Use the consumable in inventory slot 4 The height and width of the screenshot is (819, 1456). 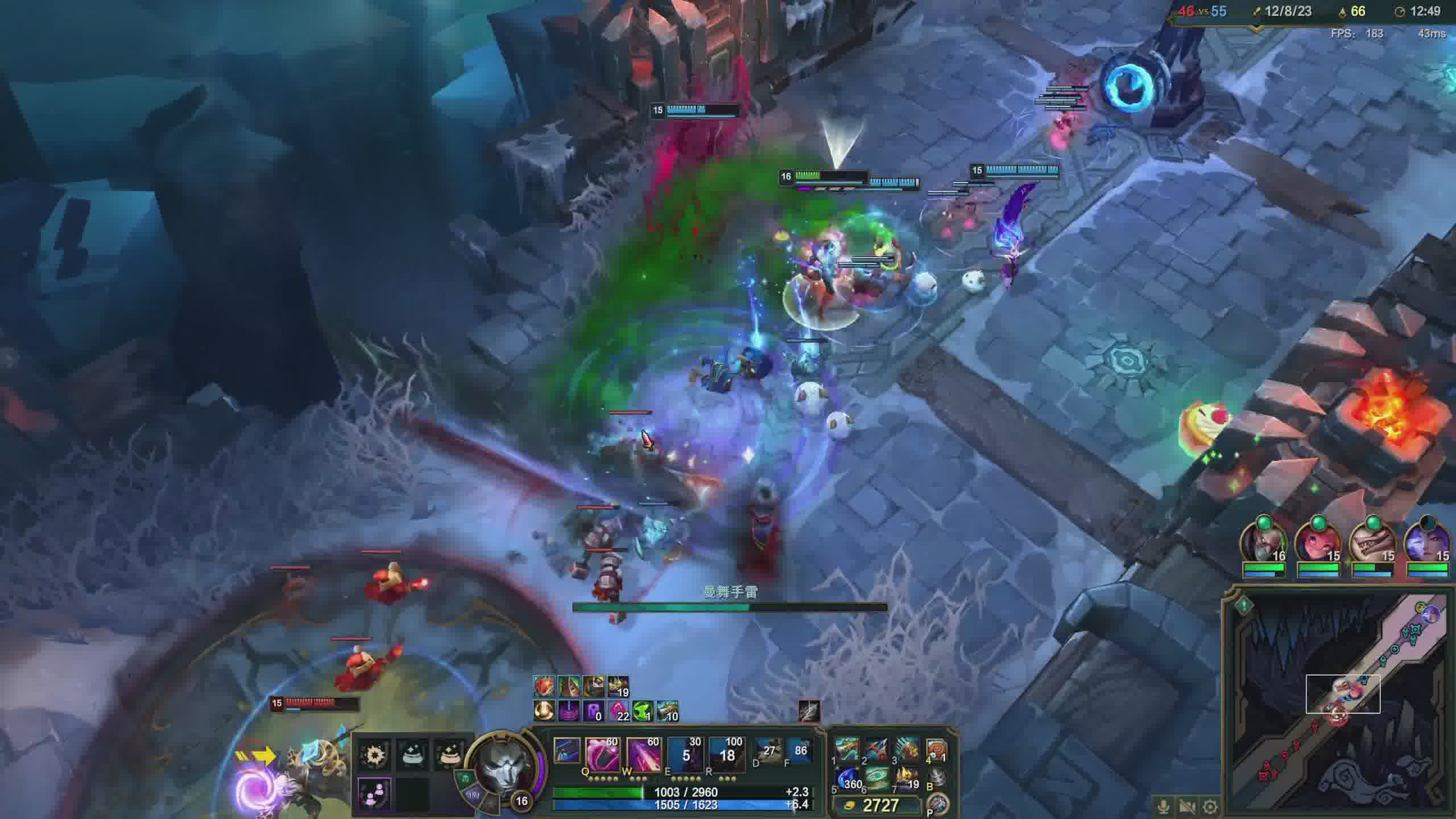point(936,750)
